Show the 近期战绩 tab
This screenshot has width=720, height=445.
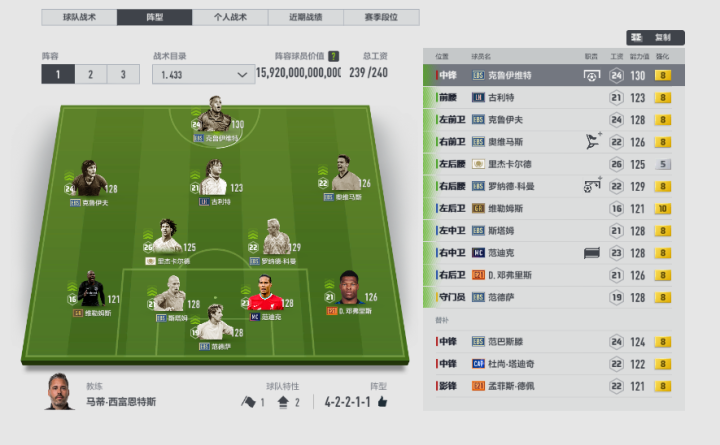tap(305, 18)
